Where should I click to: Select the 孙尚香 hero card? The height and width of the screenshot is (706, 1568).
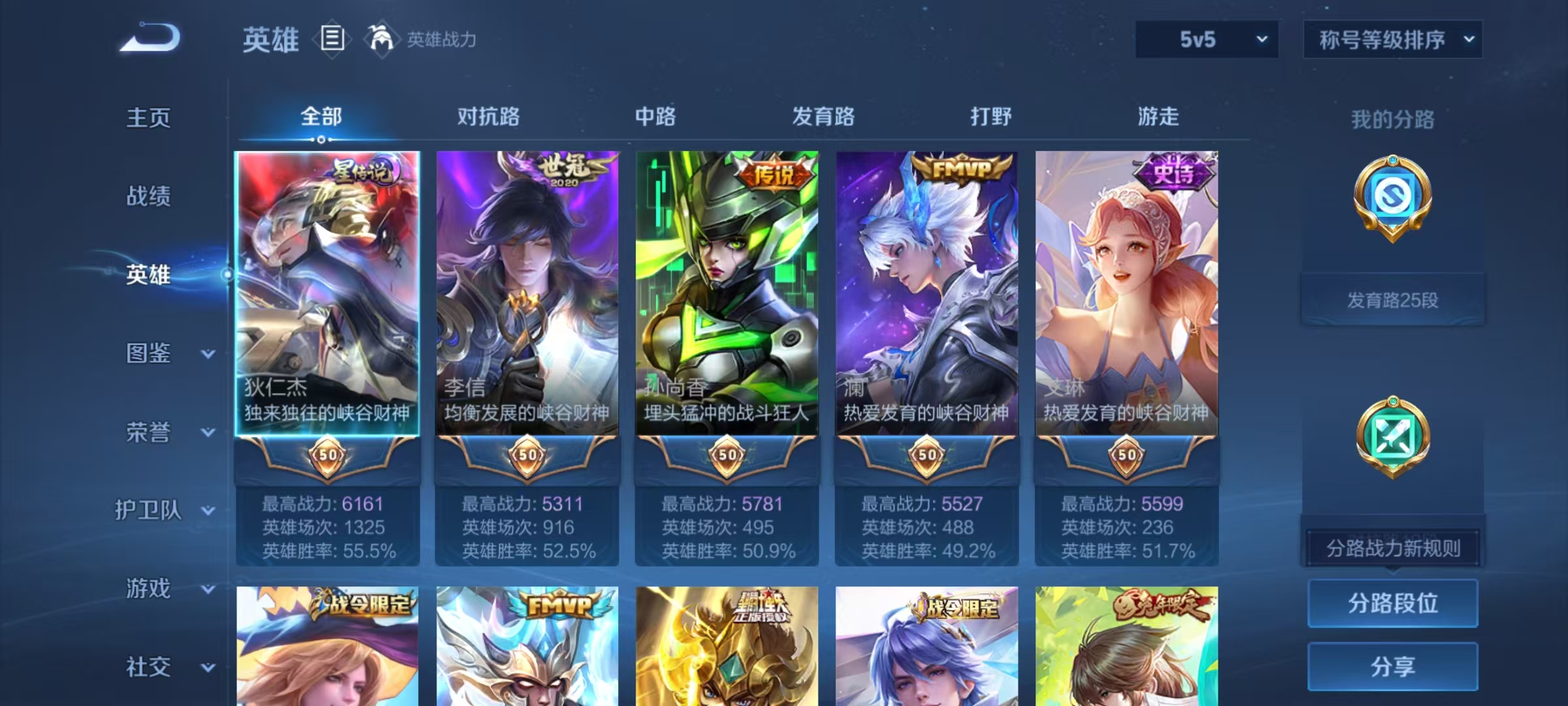725,294
